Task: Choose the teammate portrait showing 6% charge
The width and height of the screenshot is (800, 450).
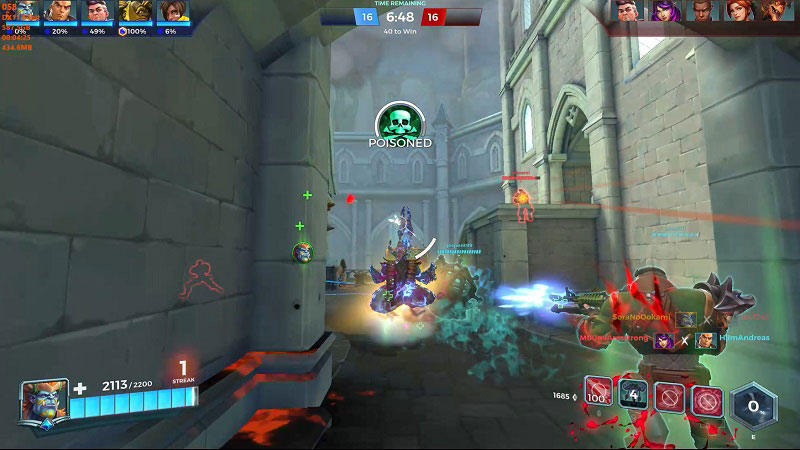Action: (x=172, y=12)
